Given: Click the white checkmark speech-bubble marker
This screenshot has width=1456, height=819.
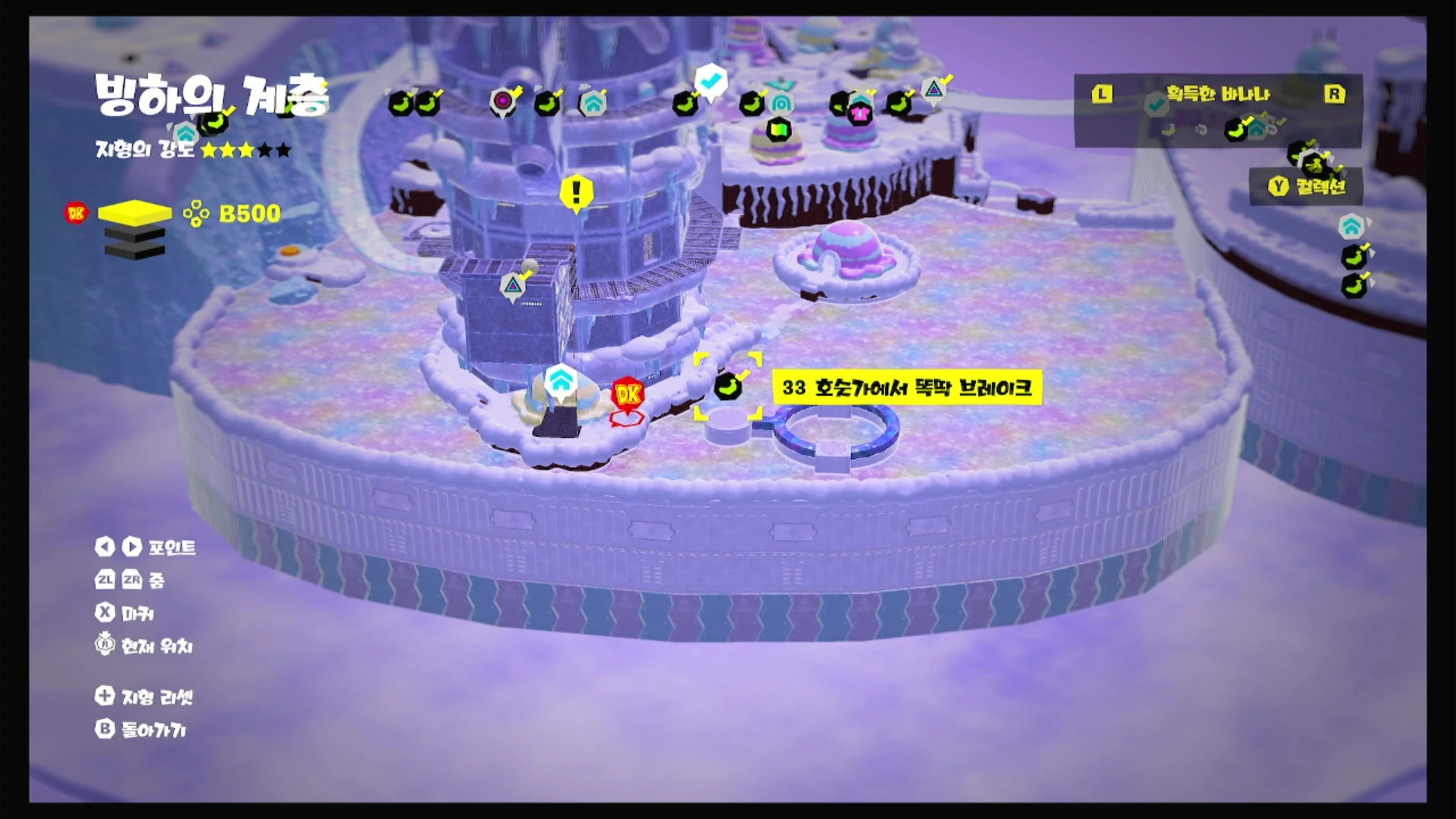Looking at the screenshot, I should (710, 82).
